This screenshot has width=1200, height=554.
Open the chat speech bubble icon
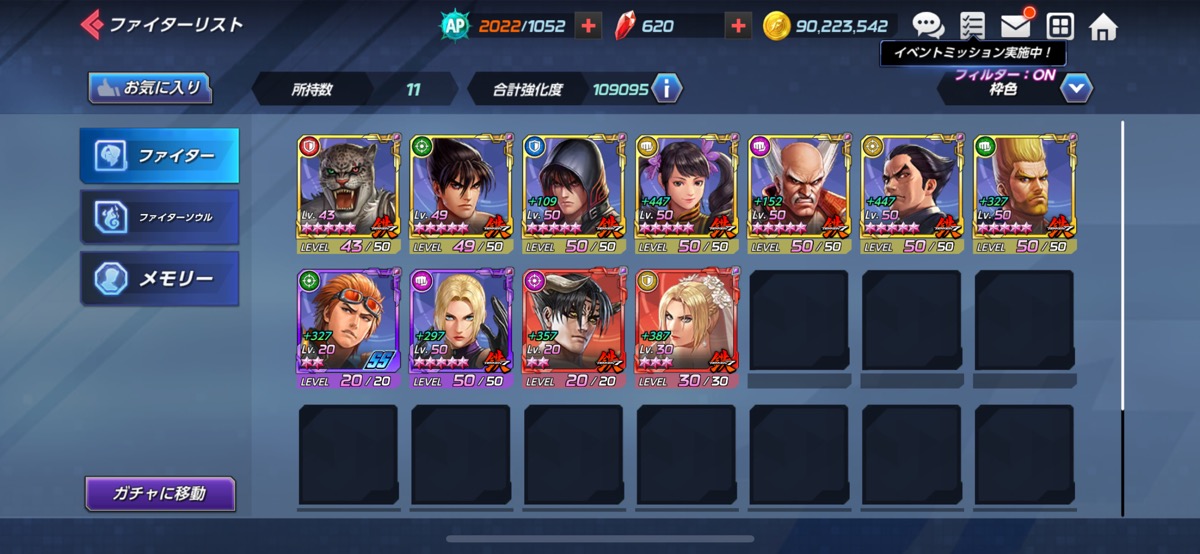pyautogui.click(x=928, y=26)
